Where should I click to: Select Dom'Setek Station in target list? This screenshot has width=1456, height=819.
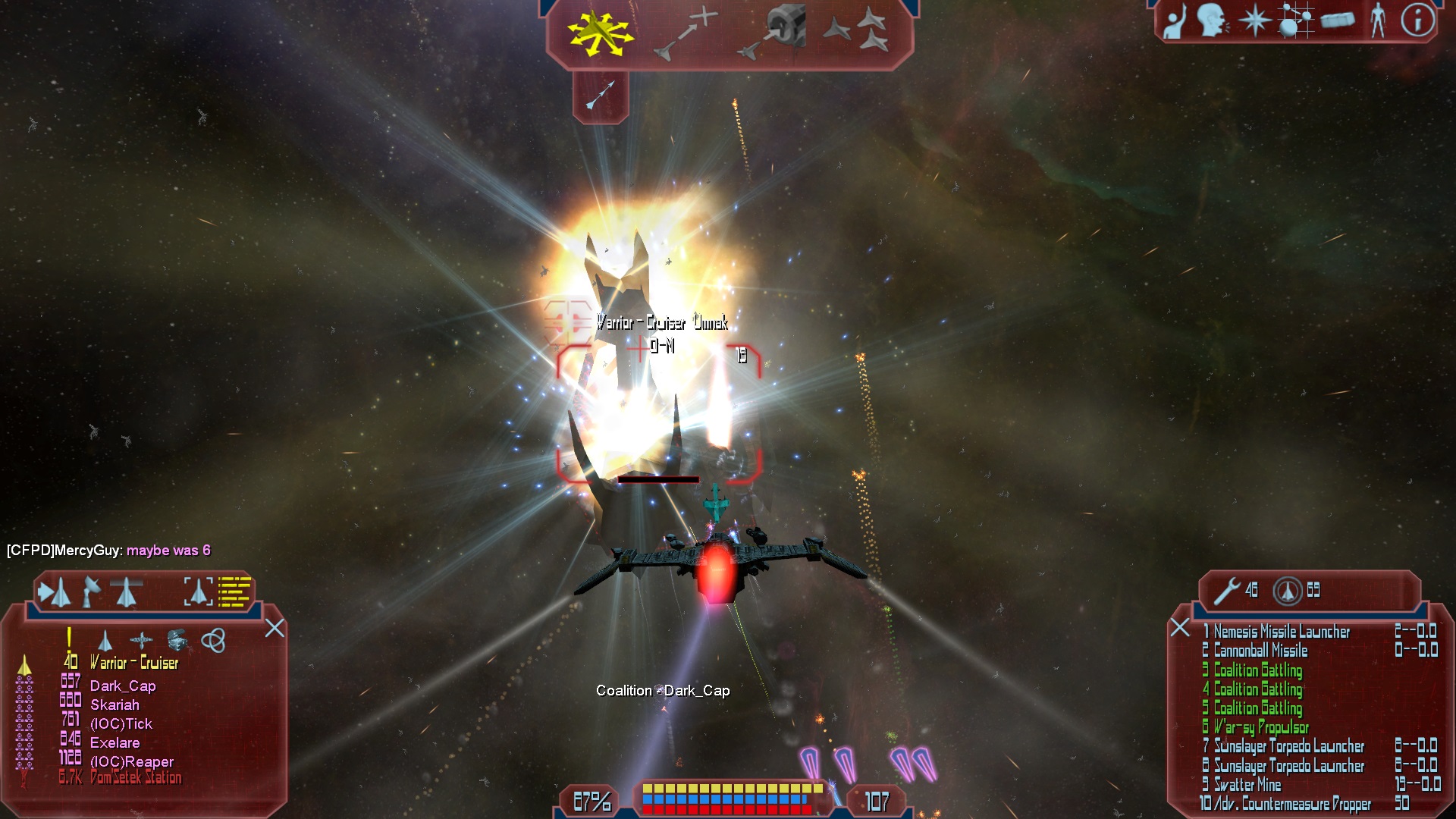click(x=136, y=778)
